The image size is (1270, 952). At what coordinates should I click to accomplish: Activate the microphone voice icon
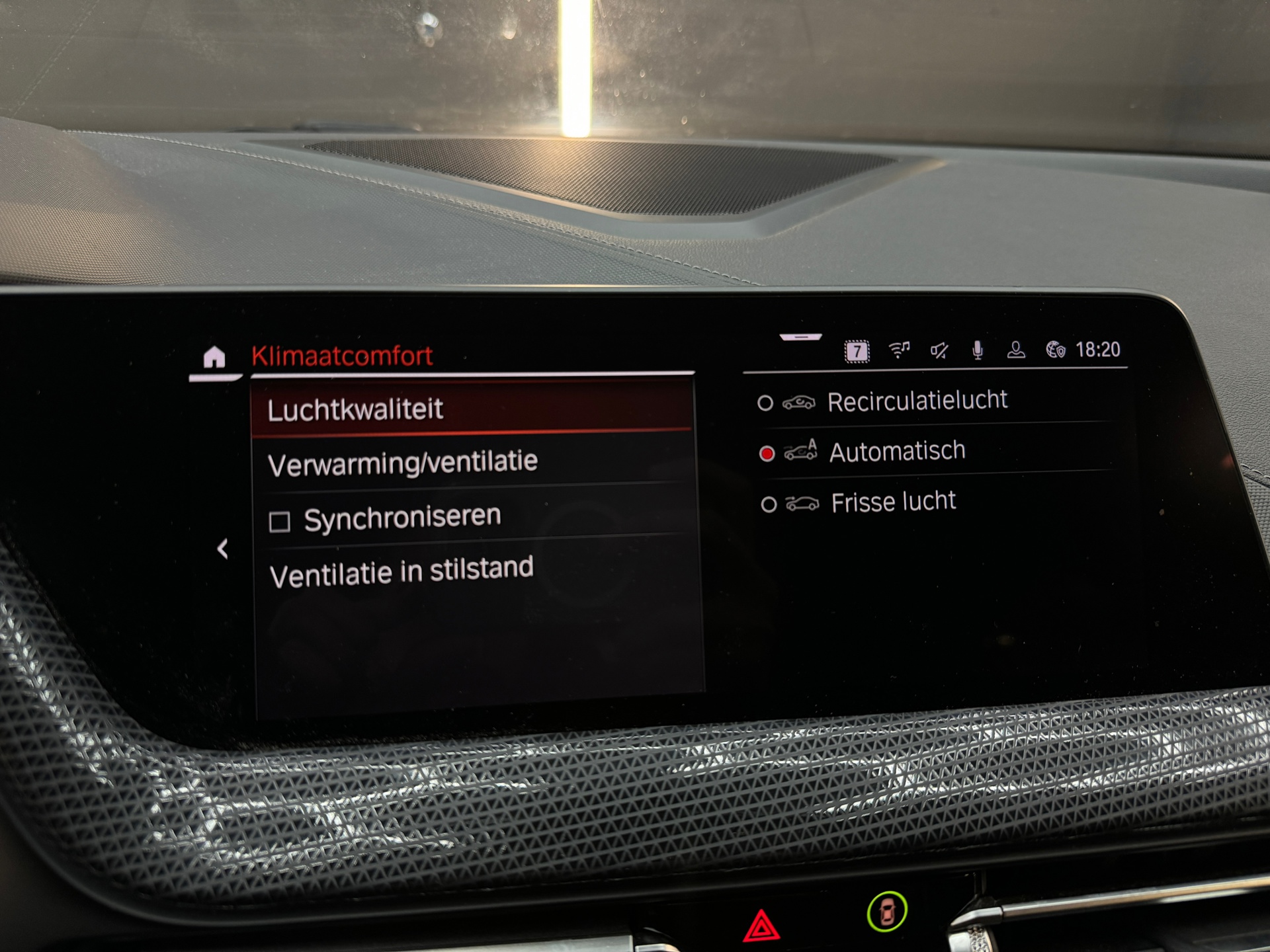coord(978,350)
